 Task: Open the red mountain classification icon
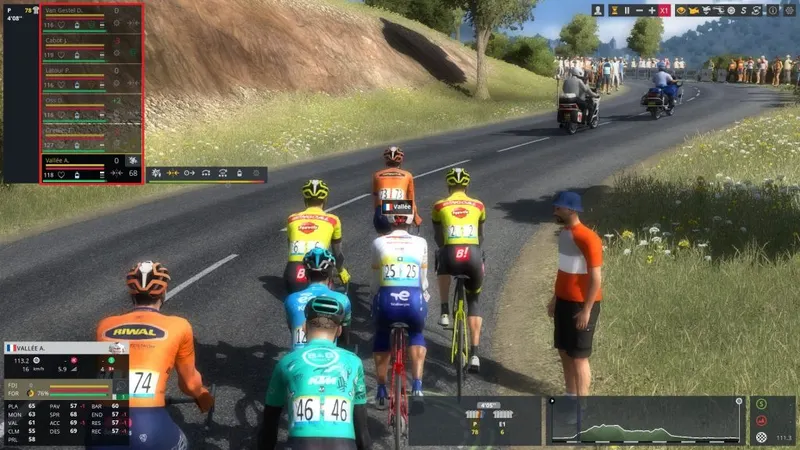click(762, 421)
